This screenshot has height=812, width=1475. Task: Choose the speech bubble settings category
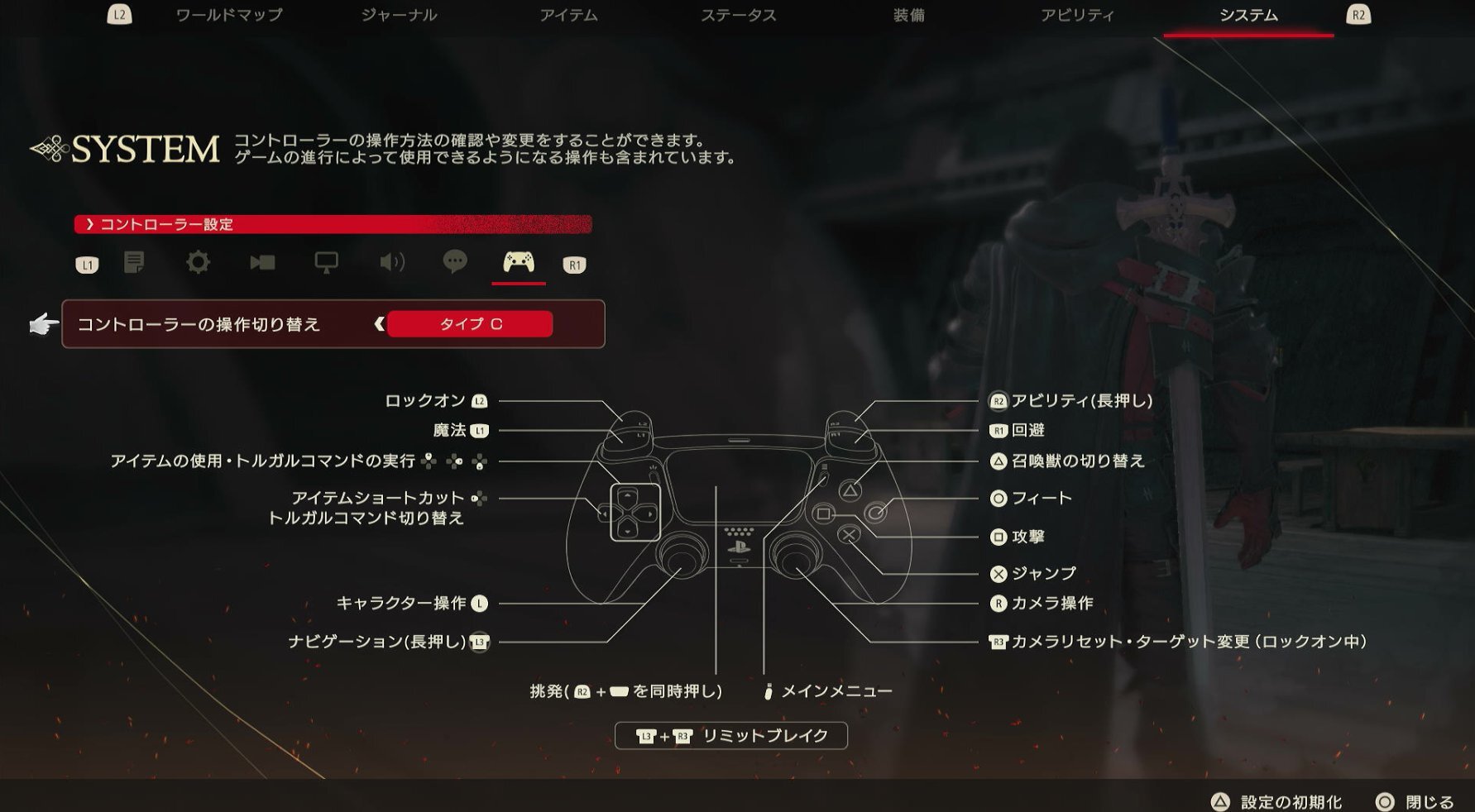(x=455, y=263)
